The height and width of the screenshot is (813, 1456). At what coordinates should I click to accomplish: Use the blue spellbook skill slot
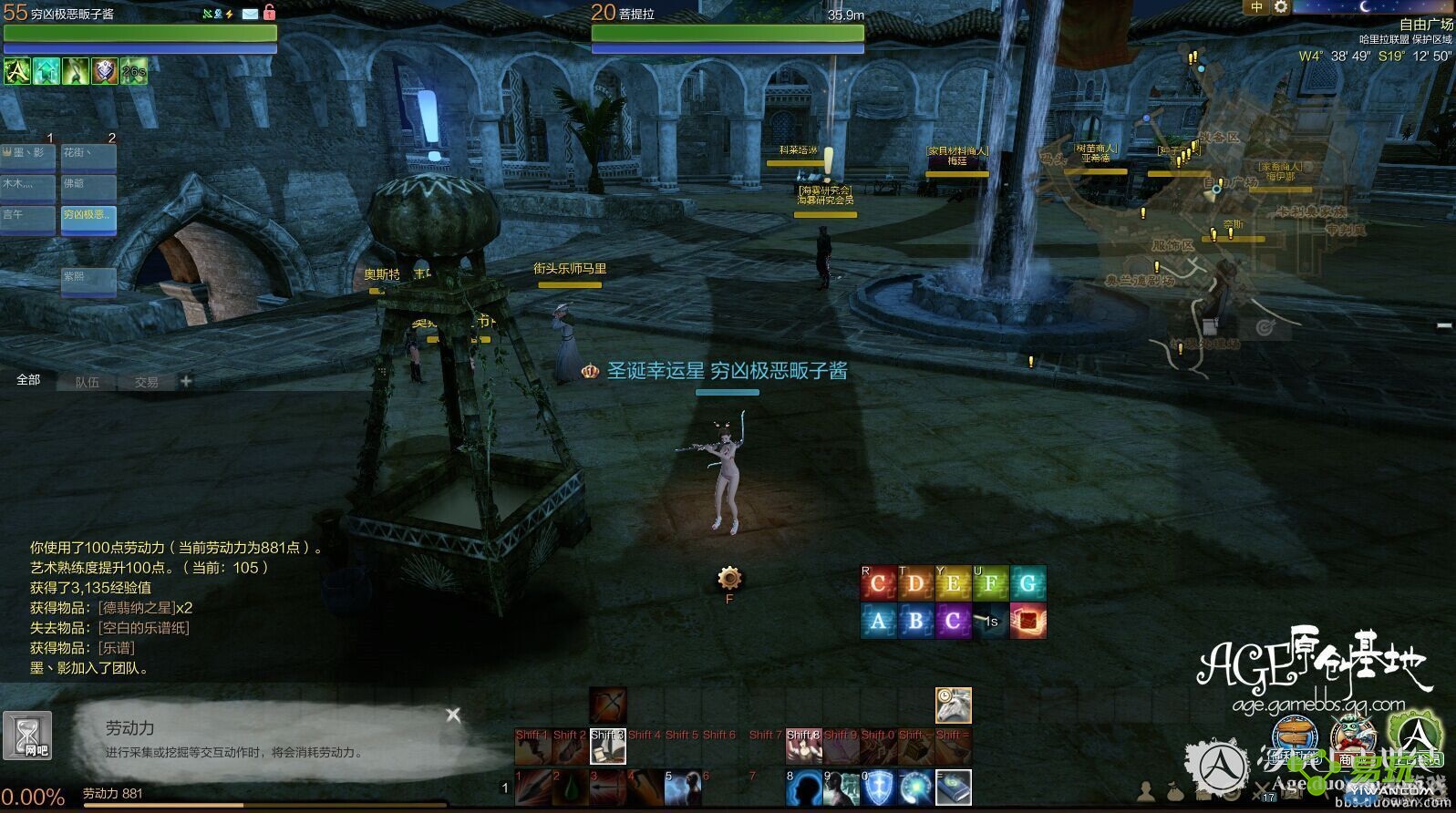[x=954, y=788]
